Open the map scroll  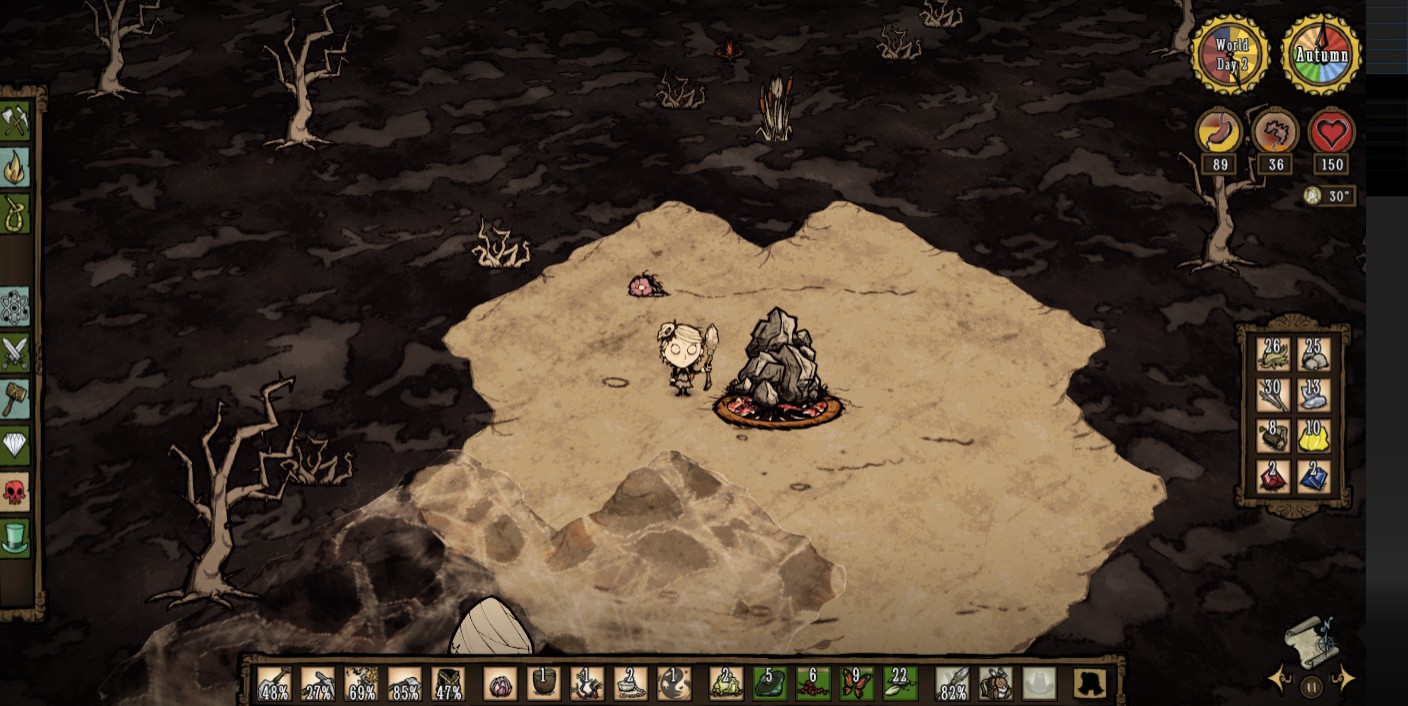point(1311,641)
